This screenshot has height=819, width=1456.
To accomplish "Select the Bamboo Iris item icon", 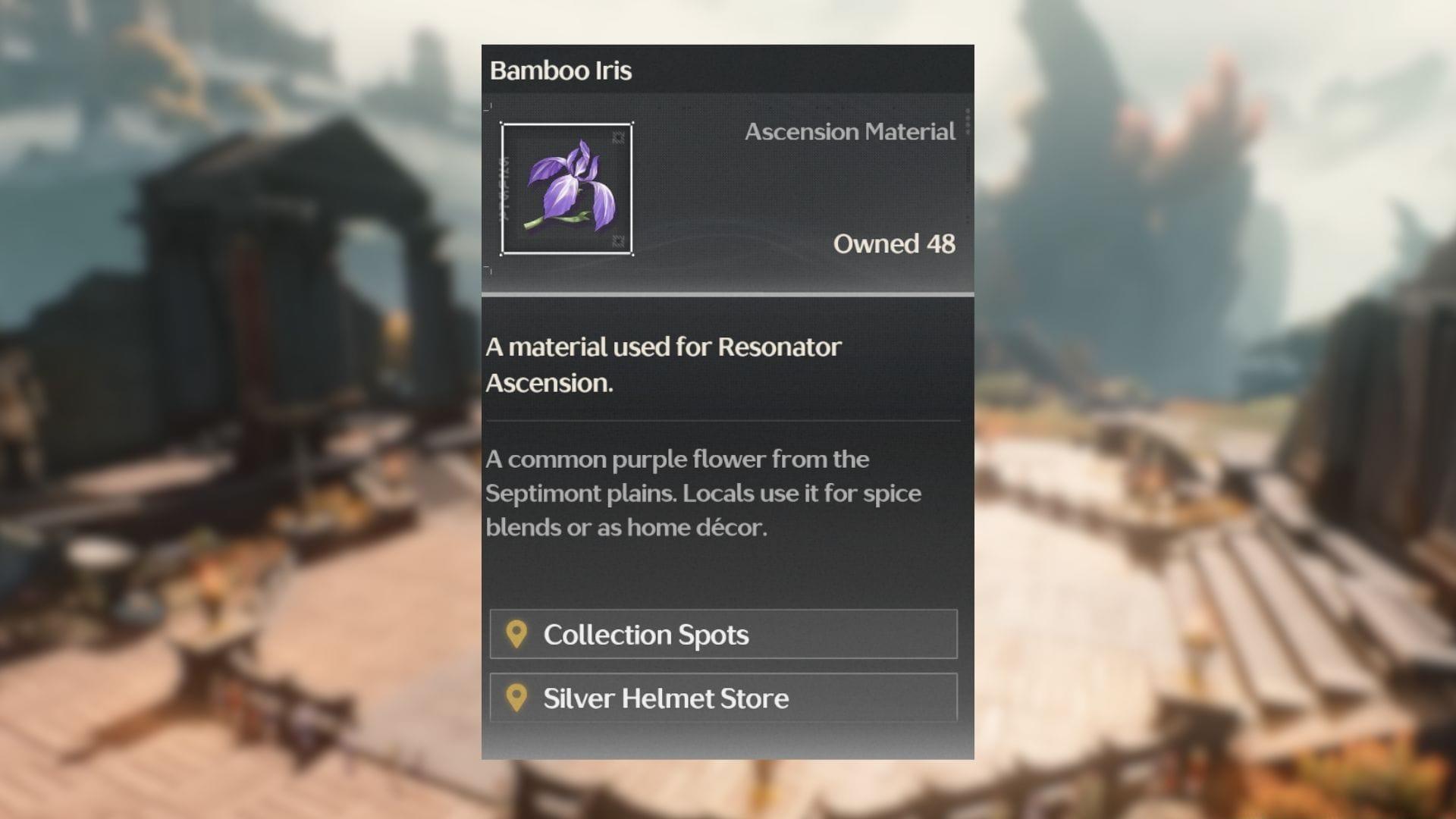I will (566, 189).
